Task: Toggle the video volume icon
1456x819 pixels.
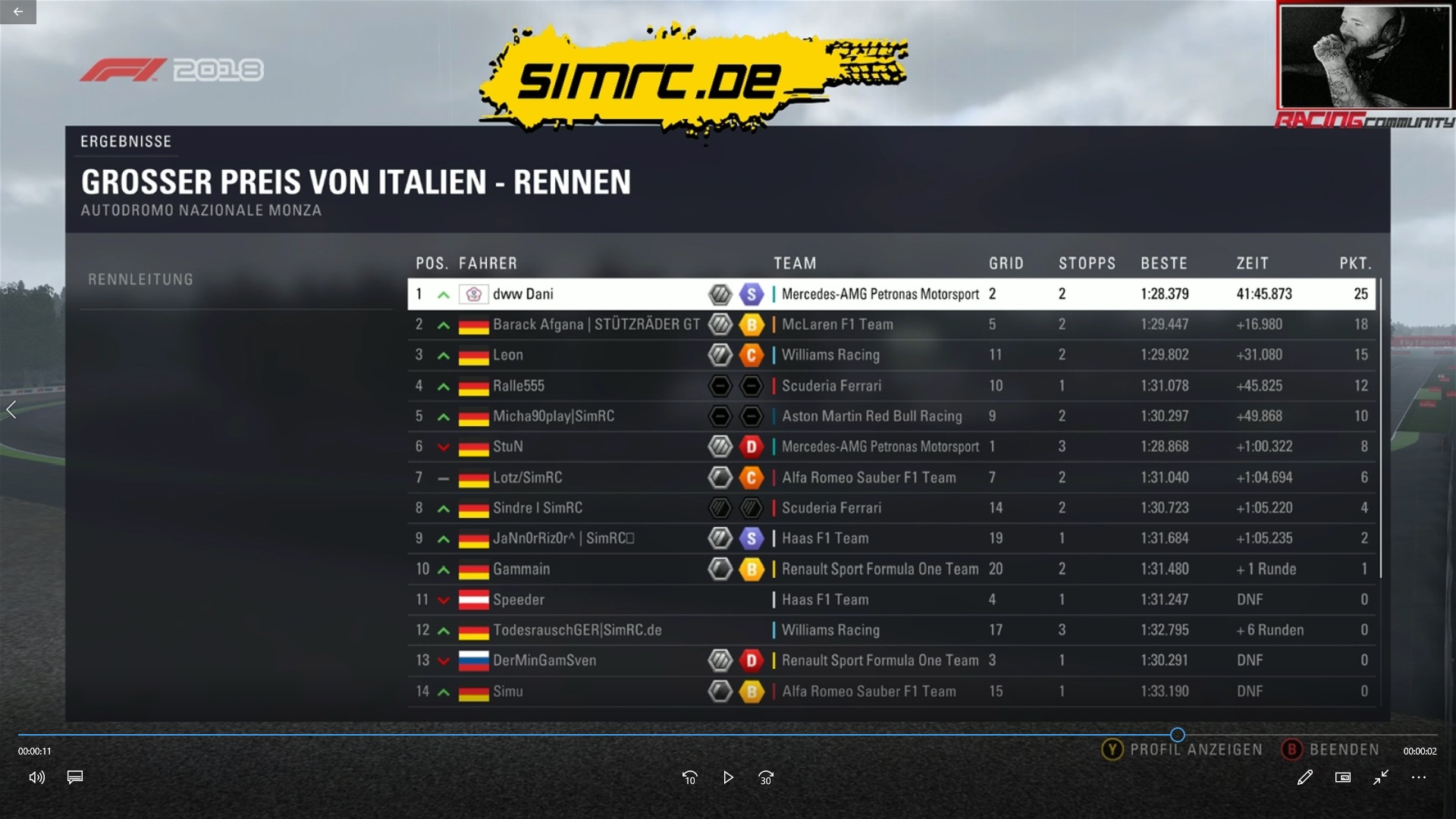Action: pyautogui.click(x=36, y=777)
